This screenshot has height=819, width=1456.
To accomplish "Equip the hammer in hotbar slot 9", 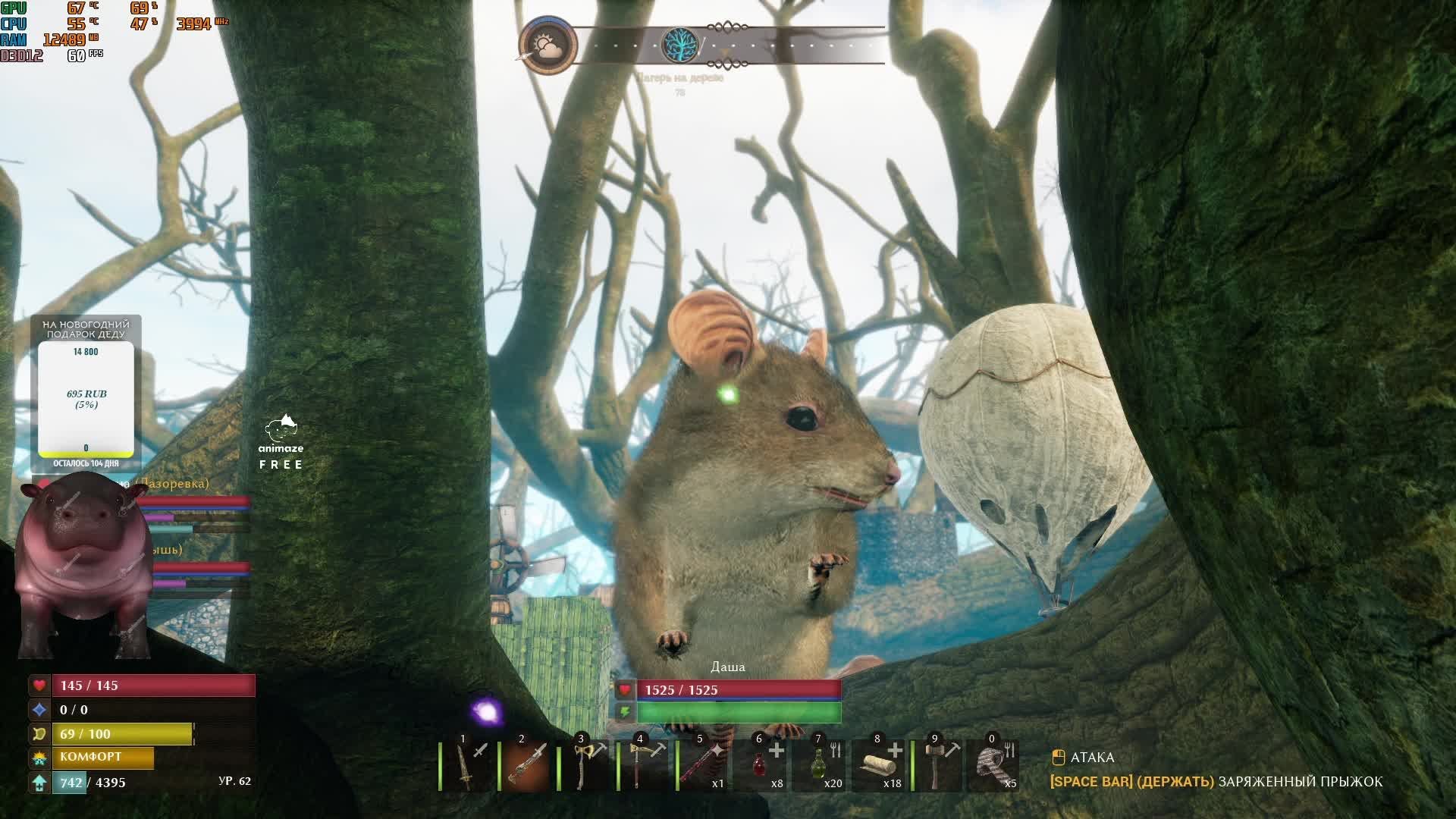I will tap(940, 766).
